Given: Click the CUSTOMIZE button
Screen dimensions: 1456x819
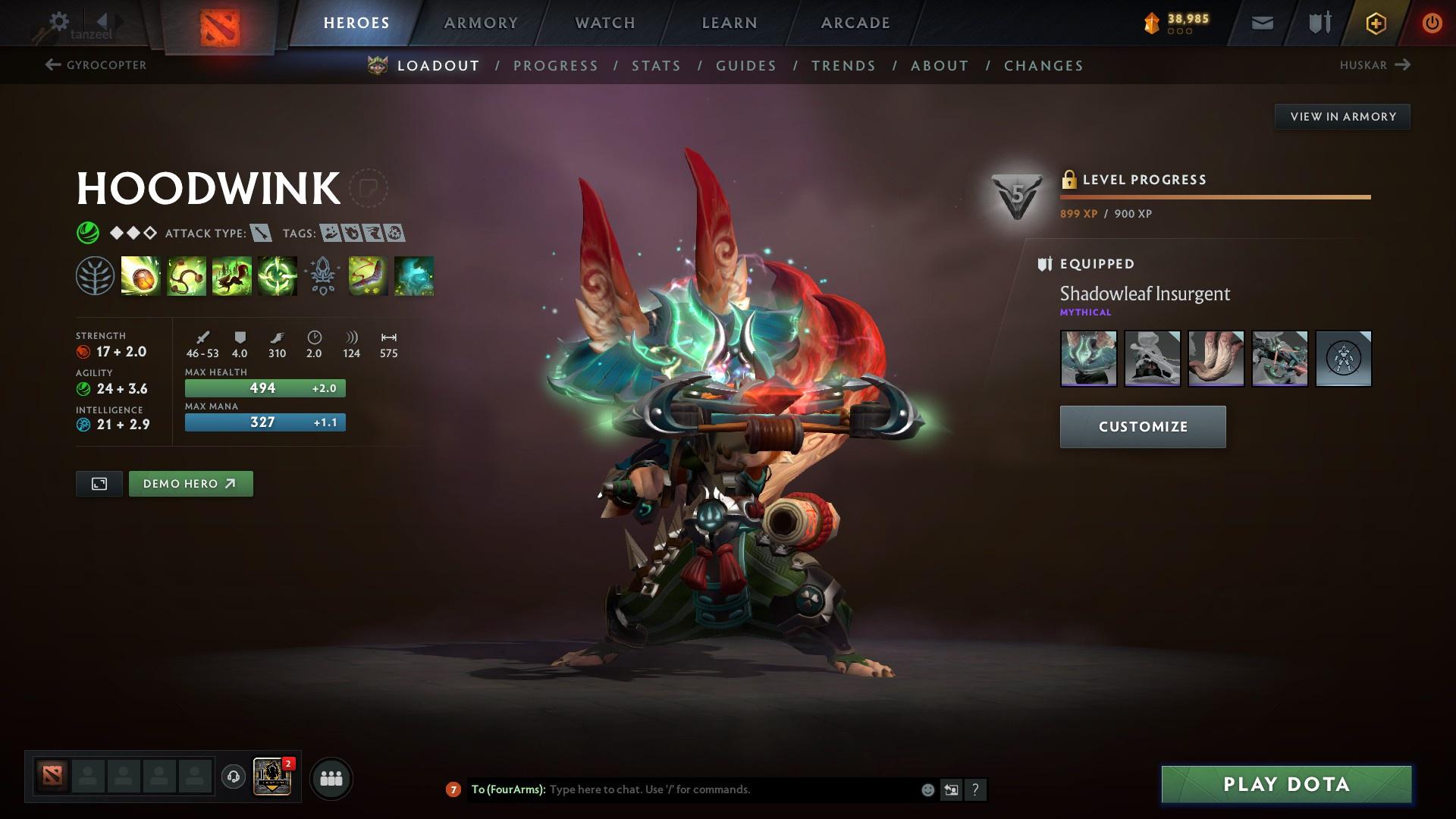Looking at the screenshot, I should click(x=1142, y=426).
